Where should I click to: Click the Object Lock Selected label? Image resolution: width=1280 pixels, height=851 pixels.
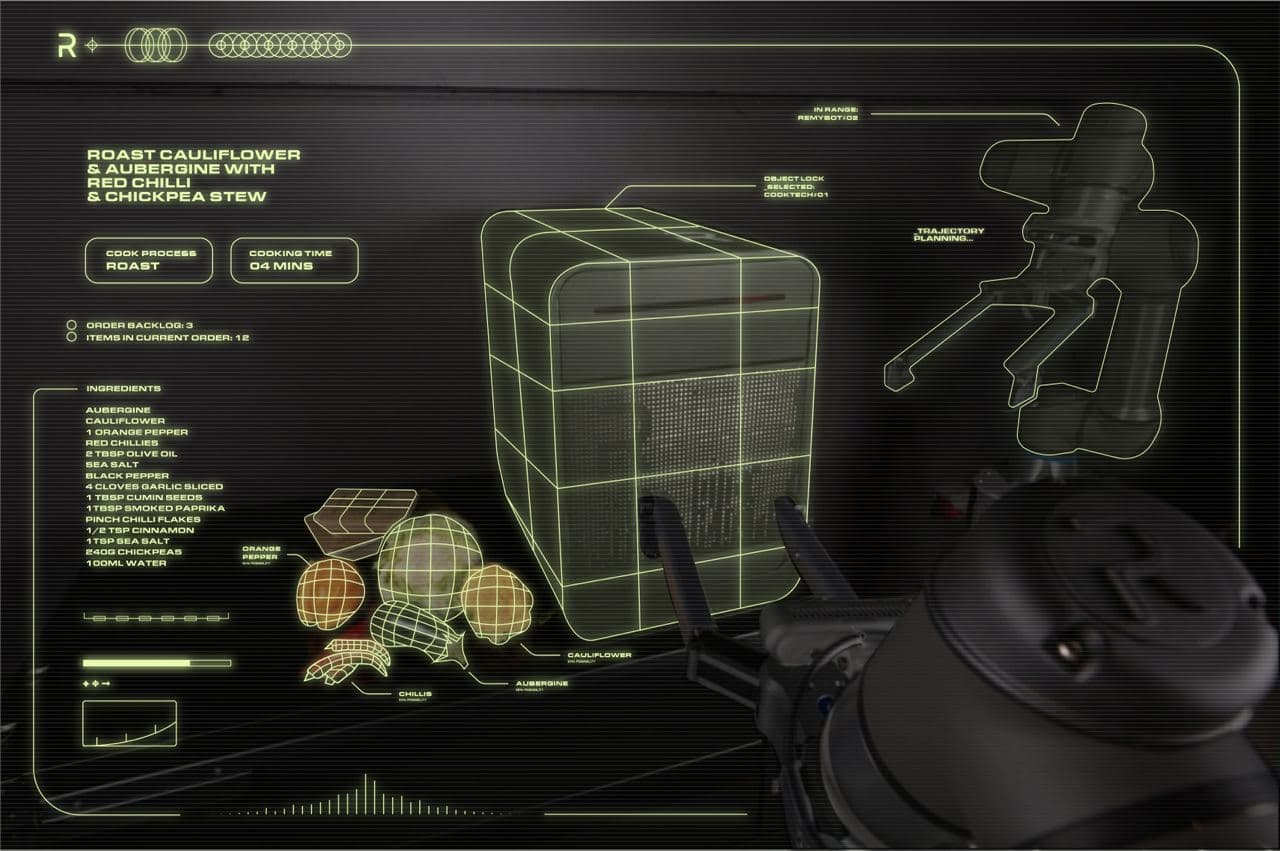795,187
